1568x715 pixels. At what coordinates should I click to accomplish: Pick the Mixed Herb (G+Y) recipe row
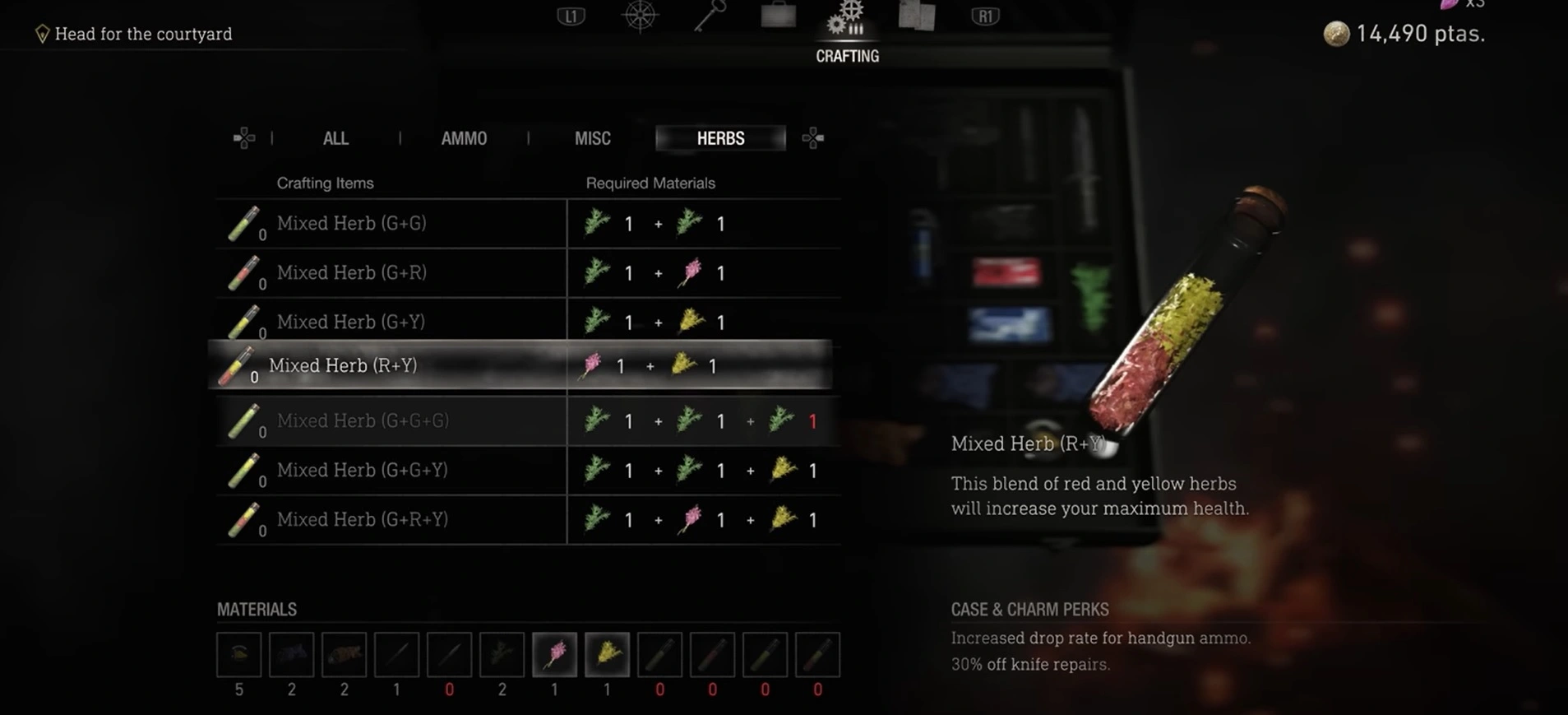pos(351,322)
